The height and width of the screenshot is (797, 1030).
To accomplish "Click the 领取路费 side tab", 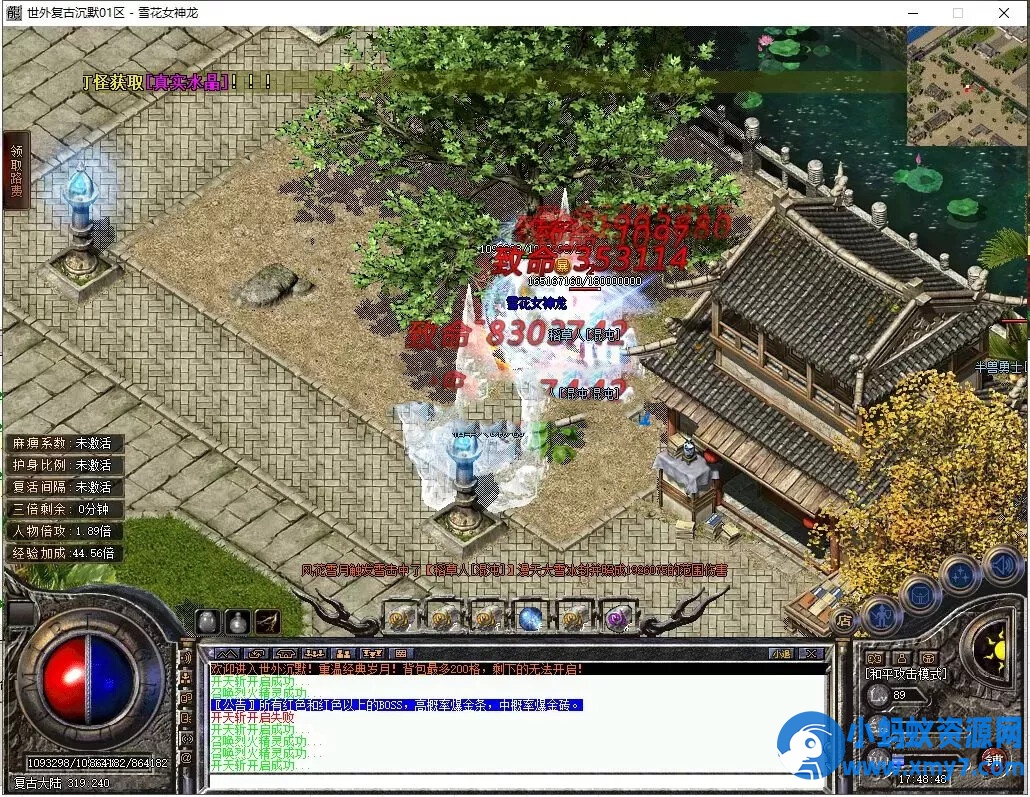I will coord(16,171).
